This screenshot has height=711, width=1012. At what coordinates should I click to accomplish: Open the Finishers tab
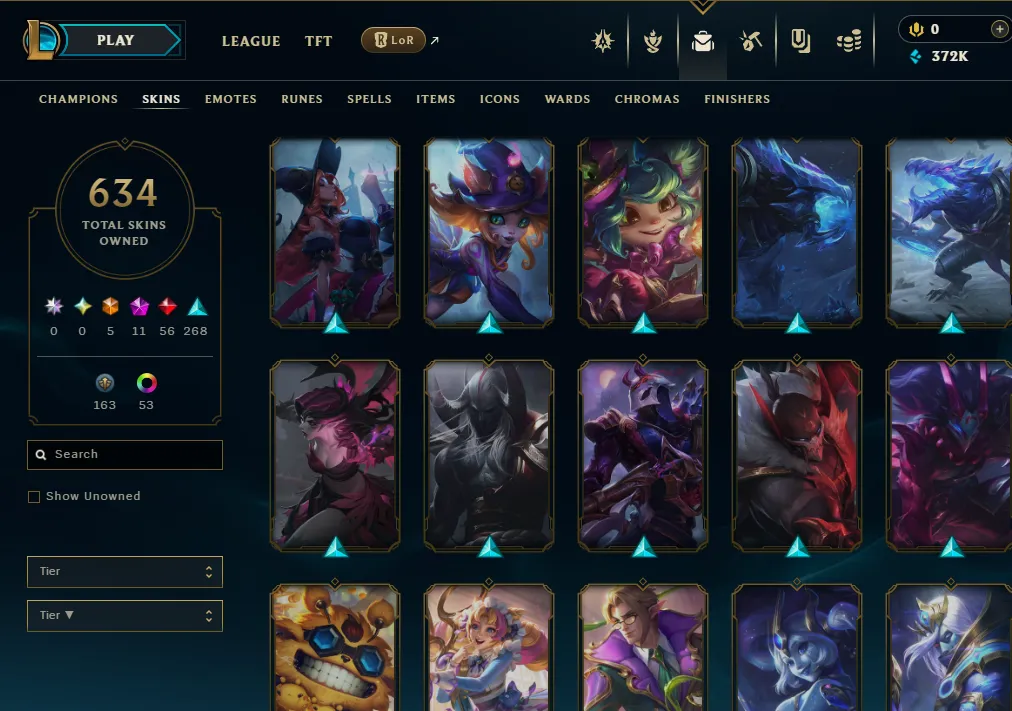click(737, 99)
